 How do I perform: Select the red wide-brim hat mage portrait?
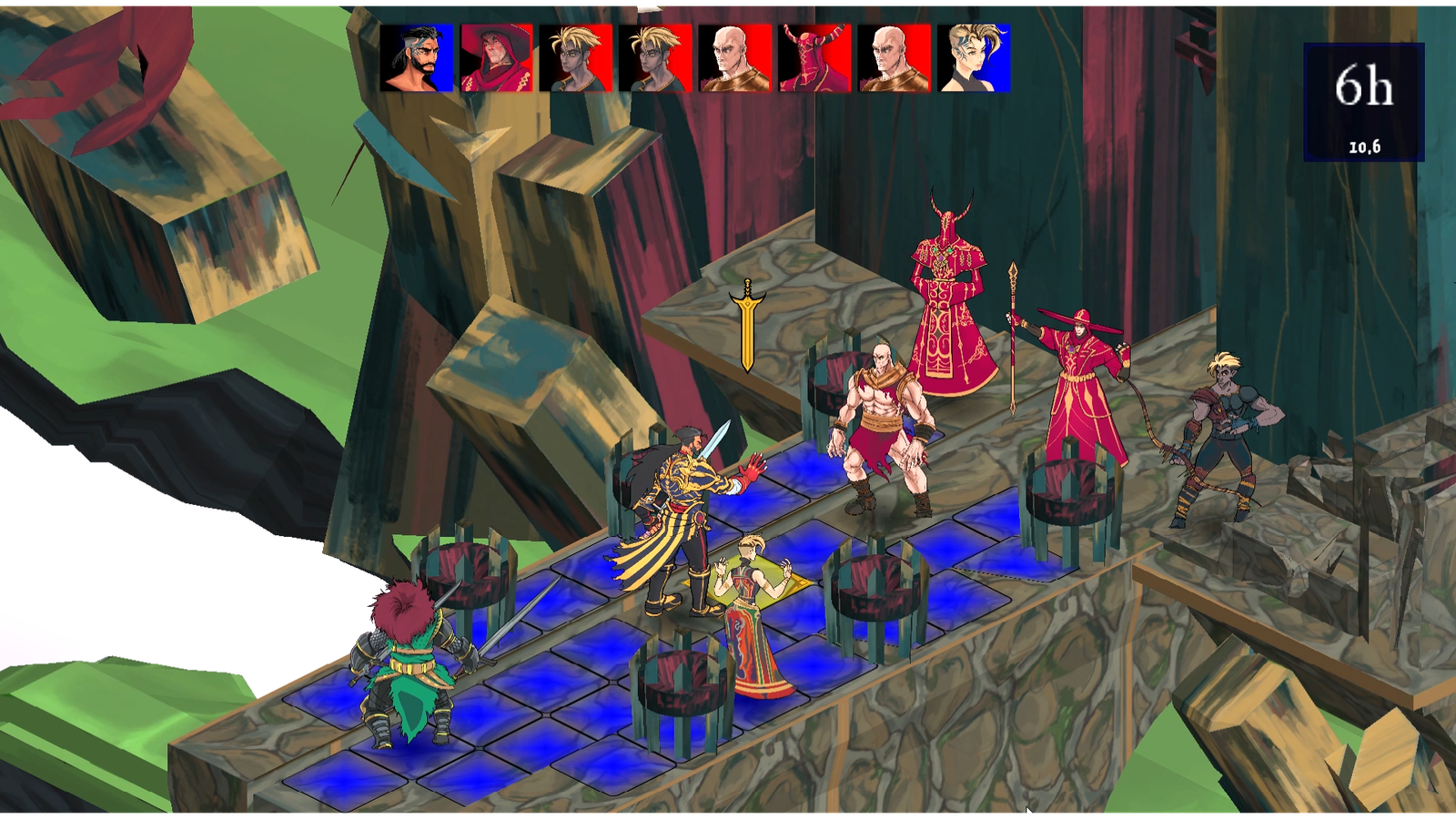click(496, 58)
